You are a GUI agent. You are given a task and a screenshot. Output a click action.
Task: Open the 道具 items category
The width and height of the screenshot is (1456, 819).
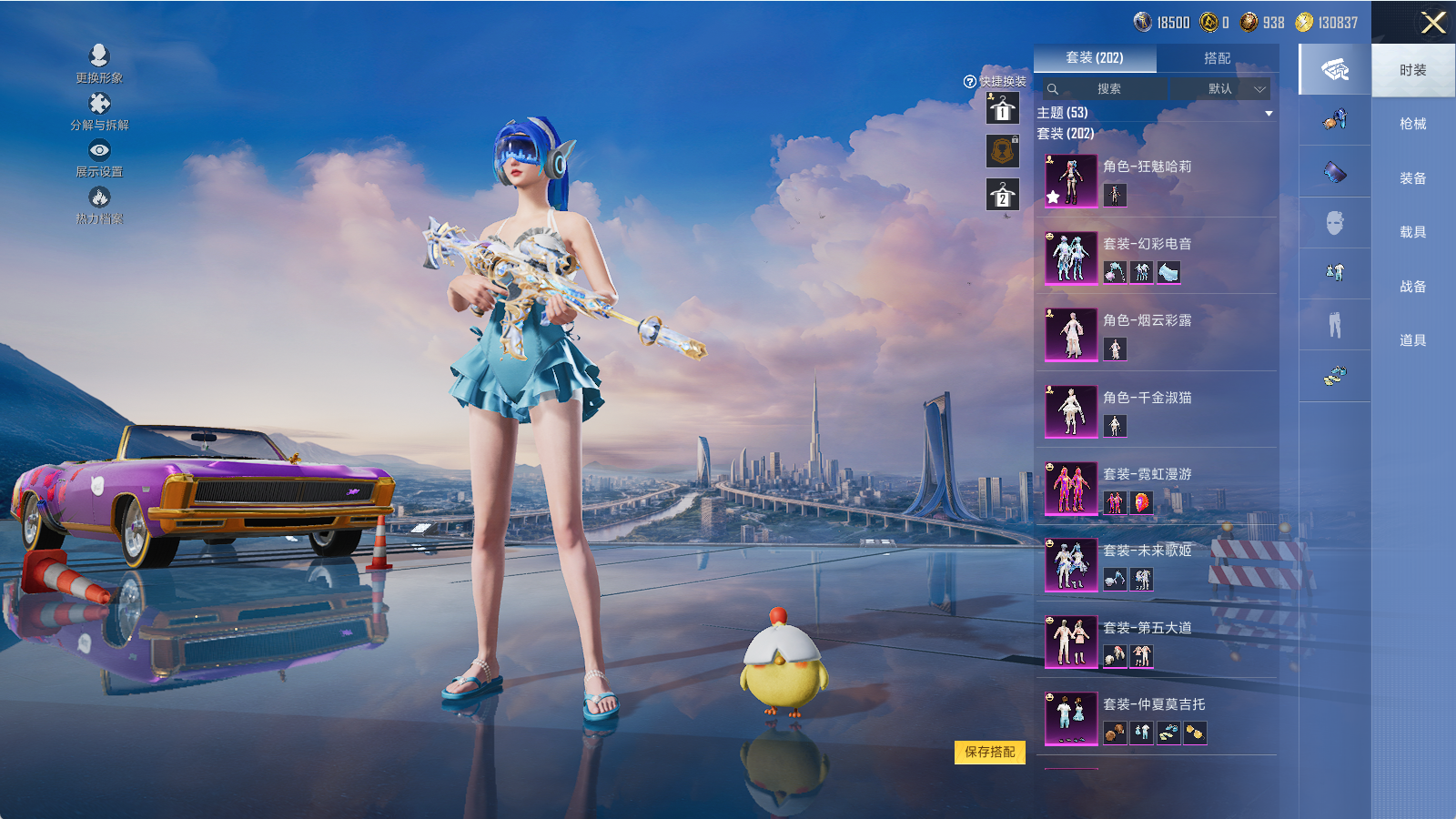[x=1412, y=340]
